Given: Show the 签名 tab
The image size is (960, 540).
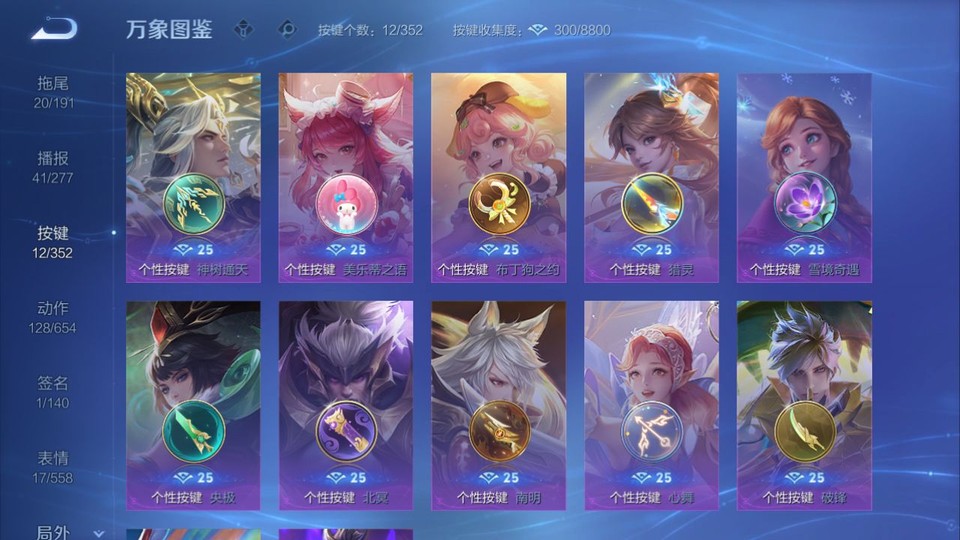Looking at the screenshot, I should (x=53, y=392).
